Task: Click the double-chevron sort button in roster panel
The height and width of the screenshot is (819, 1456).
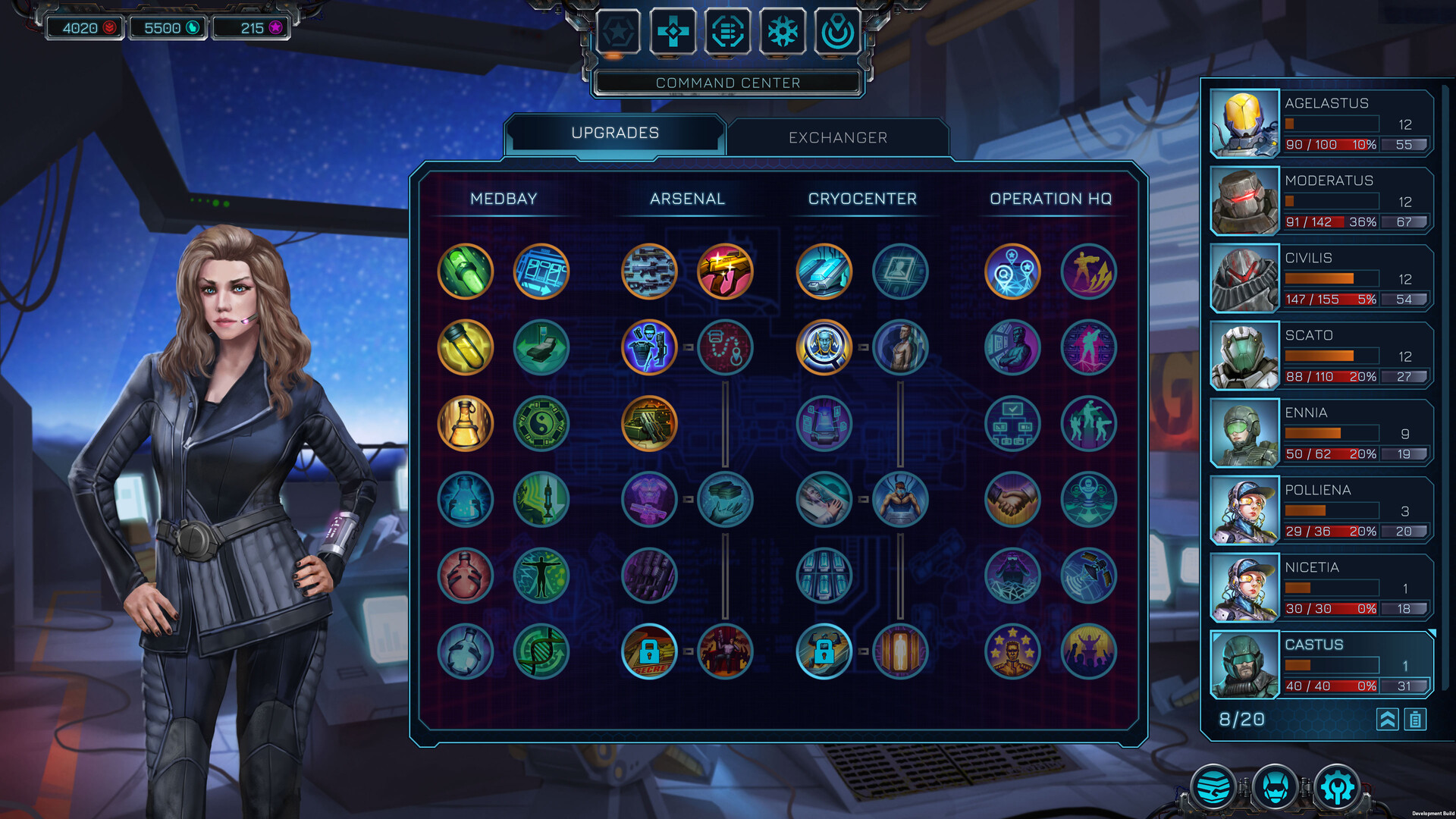Action: pos(1387,720)
